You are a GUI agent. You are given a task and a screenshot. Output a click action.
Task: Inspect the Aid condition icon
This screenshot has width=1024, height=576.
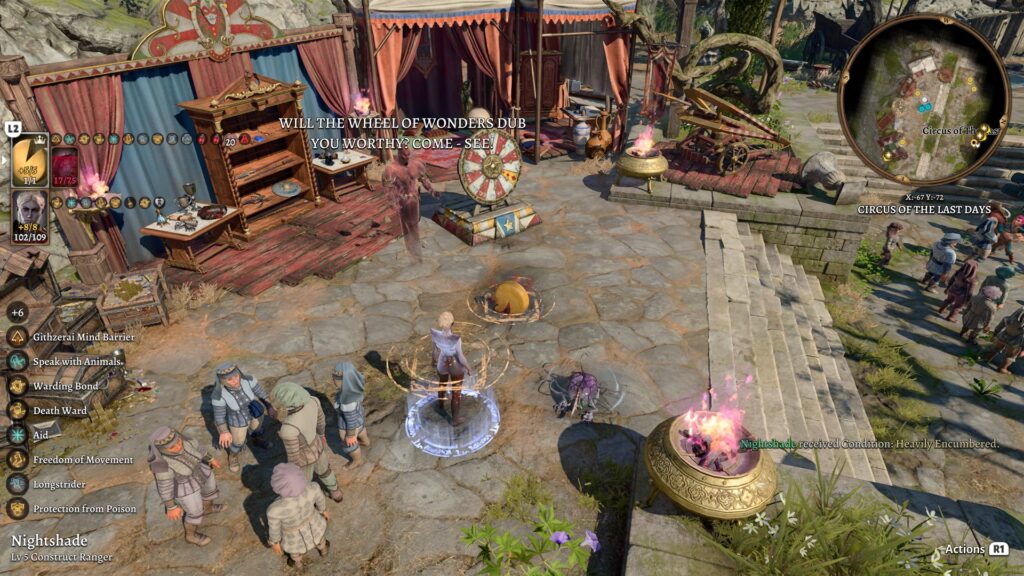pos(17,435)
